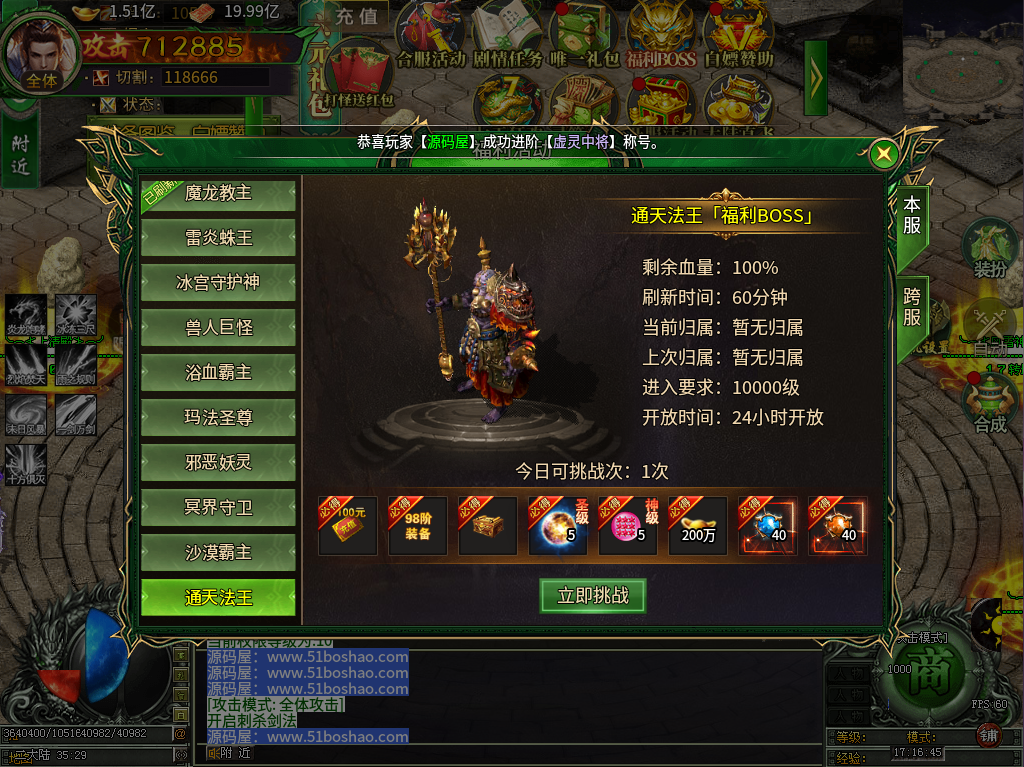Viewport: 1024px width, 767px height.
Task: Open the 合成 crafting button
Action: [989, 405]
